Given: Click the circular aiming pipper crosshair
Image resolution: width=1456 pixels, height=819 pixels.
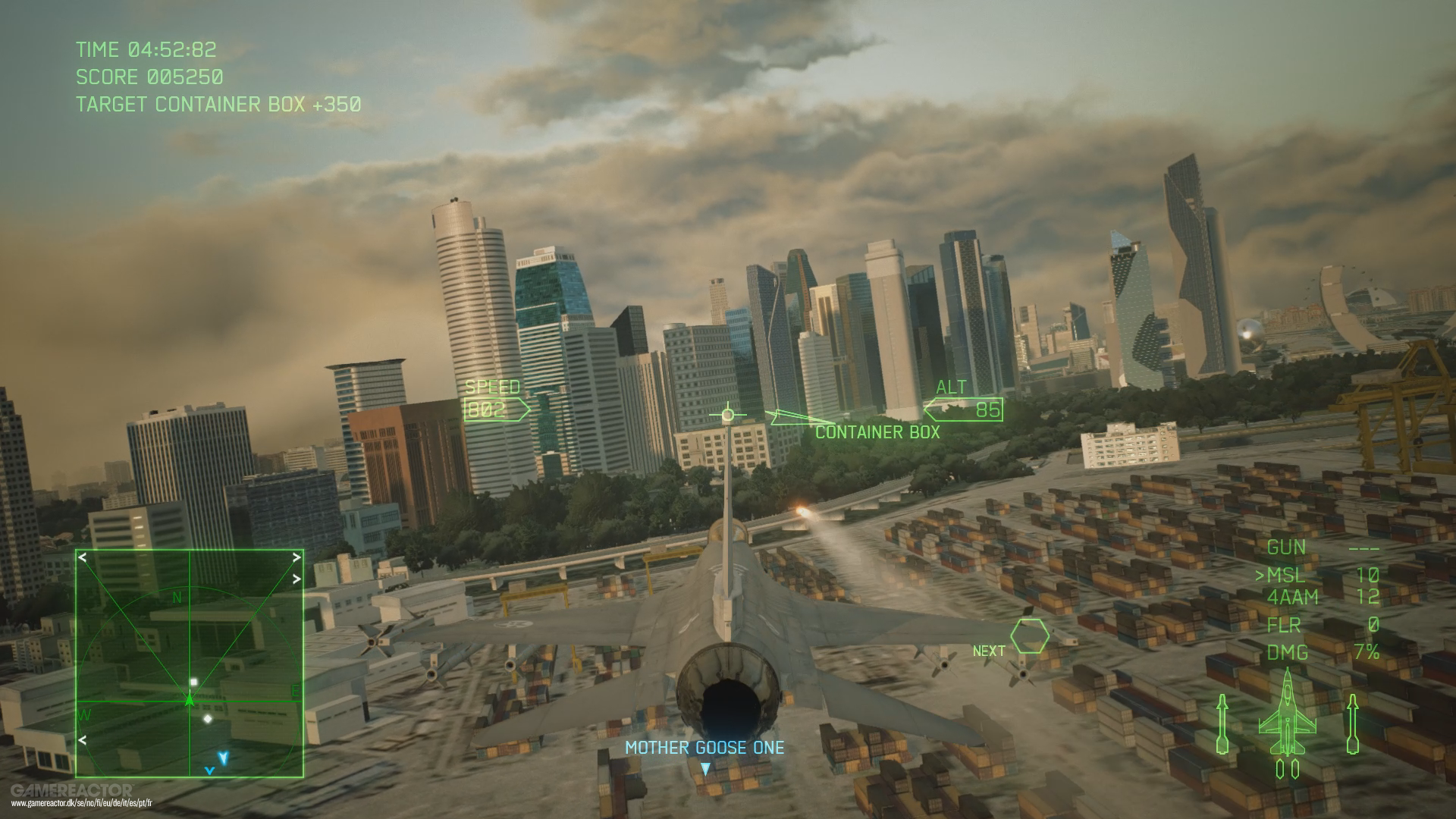Looking at the screenshot, I should (x=728, y=414).
